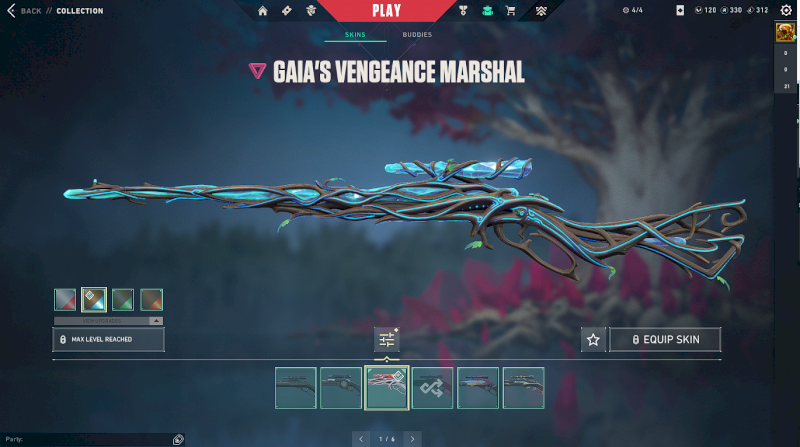Mark the skin as favorite with the star
The width and height of the screenshot is (800, 447).
tap(593, 340)
